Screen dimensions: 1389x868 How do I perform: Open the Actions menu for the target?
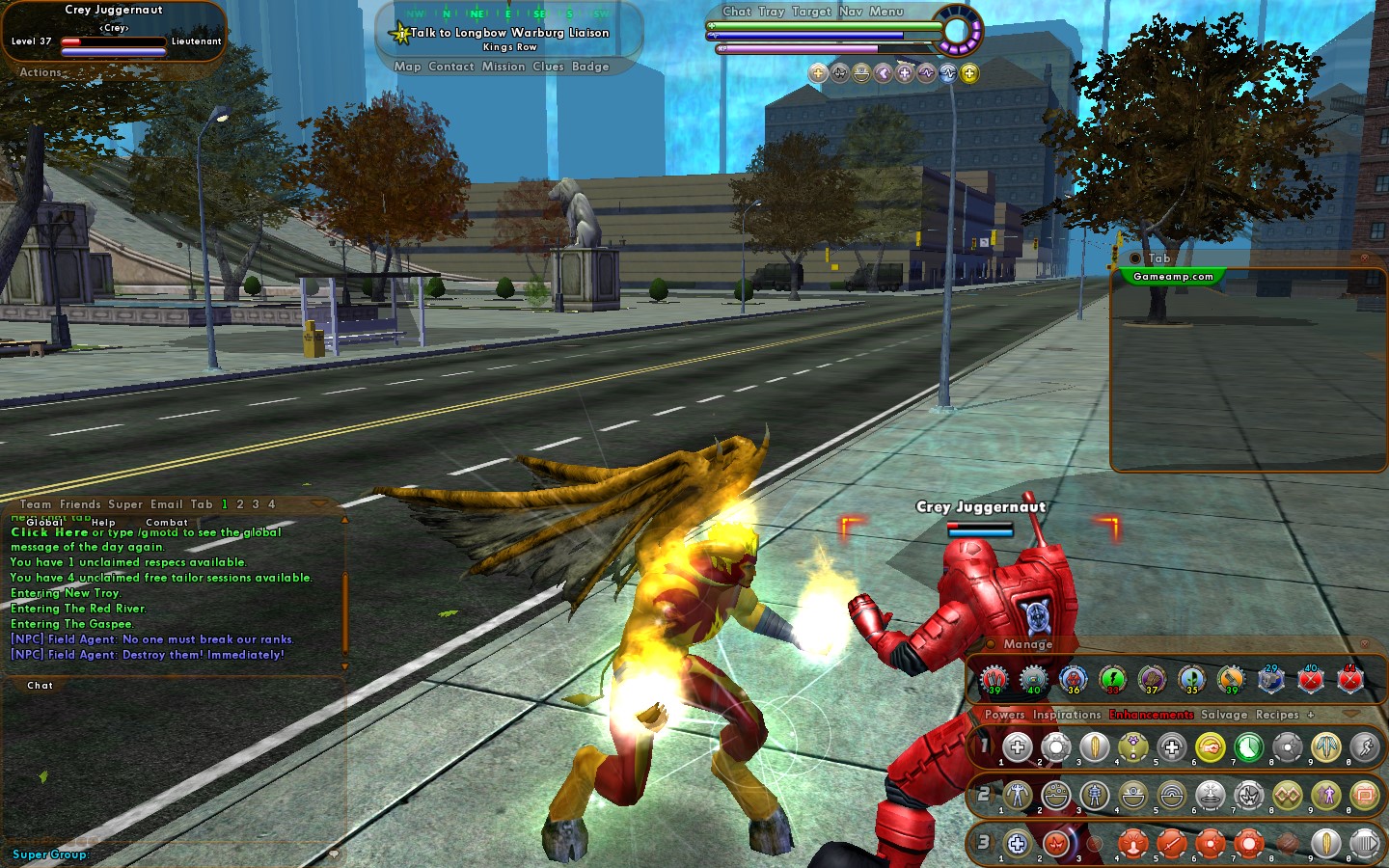(41, 72)
